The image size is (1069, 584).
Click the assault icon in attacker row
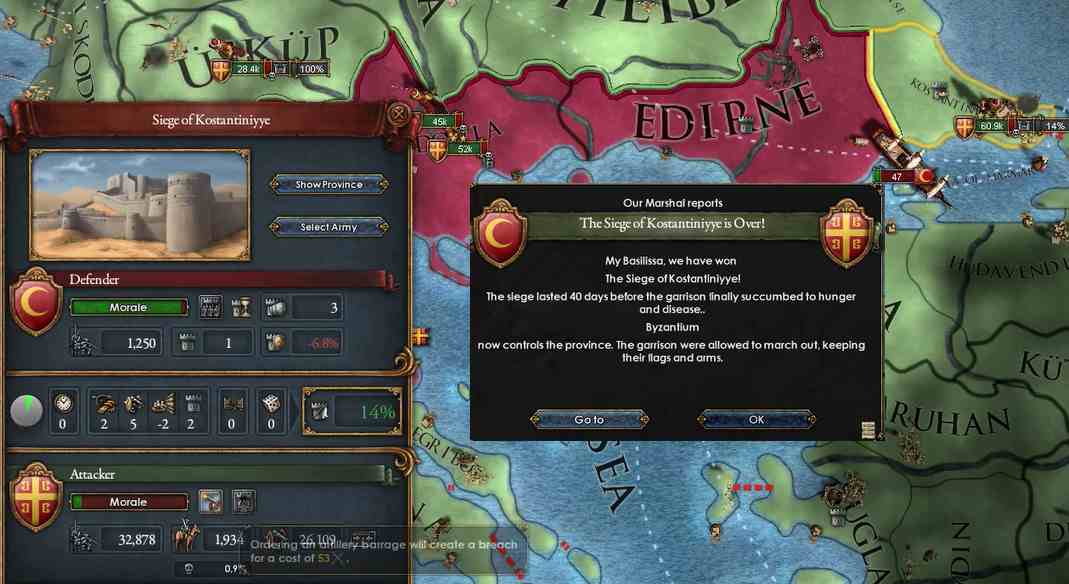pos(244,502)
